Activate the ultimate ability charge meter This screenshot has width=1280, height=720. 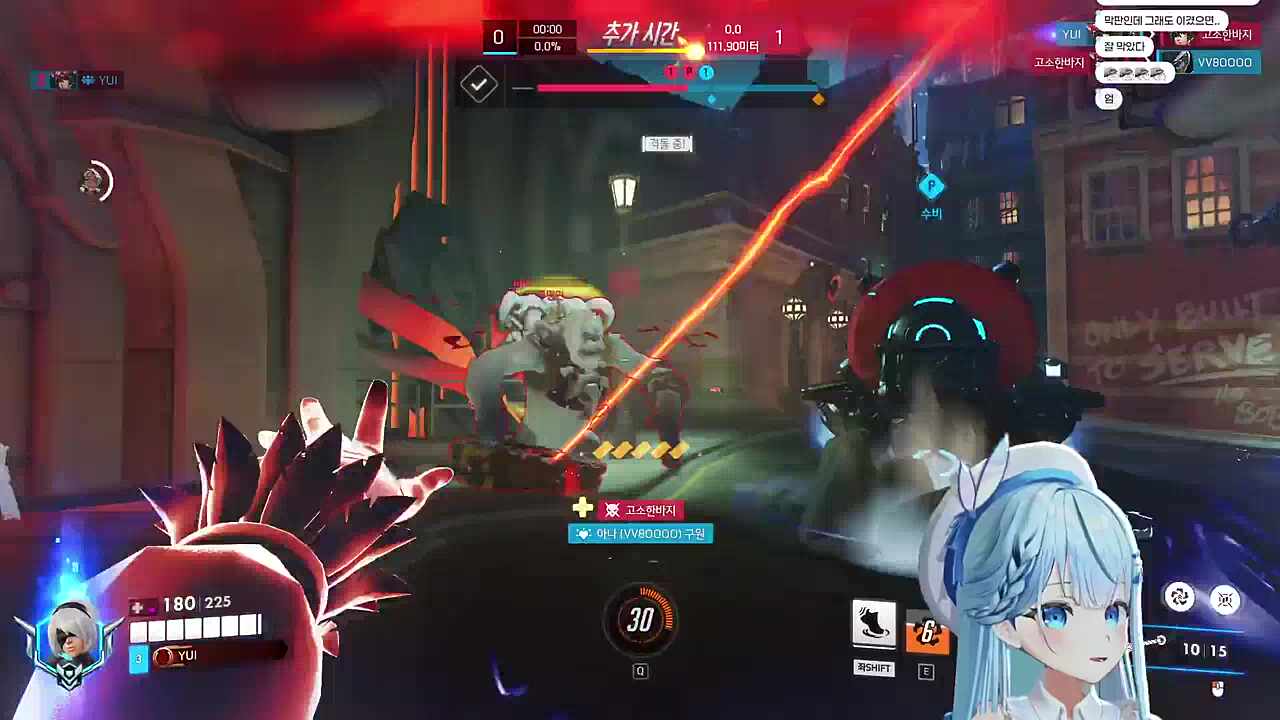point(640,620)
